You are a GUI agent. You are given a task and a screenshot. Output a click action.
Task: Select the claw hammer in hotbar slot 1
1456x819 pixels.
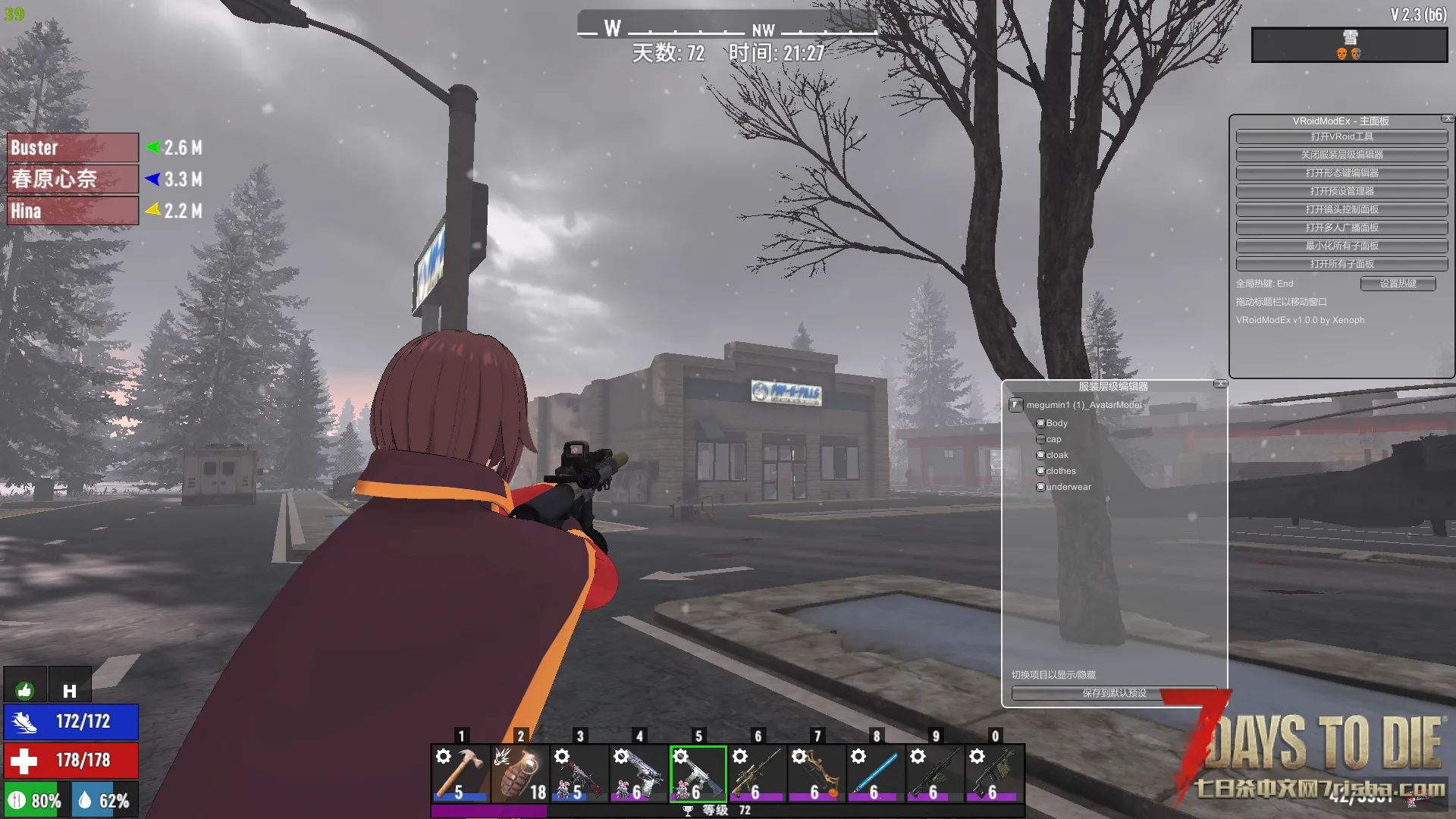(x=461, y=773)
